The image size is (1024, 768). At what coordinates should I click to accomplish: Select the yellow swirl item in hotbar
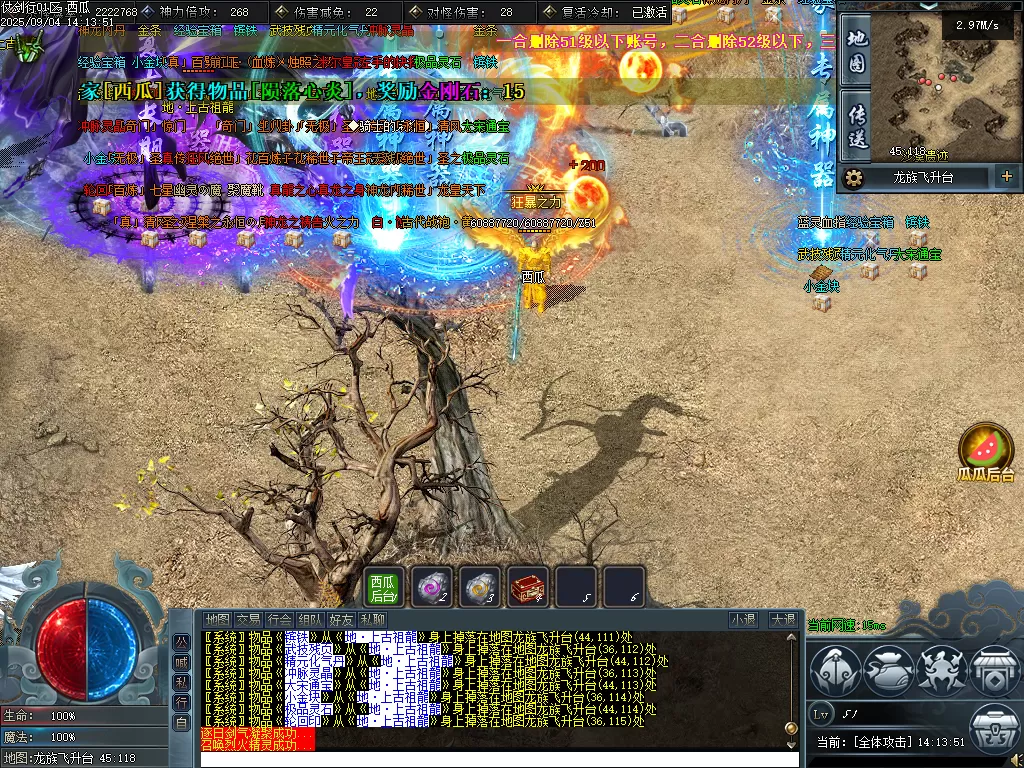[480, 587]
